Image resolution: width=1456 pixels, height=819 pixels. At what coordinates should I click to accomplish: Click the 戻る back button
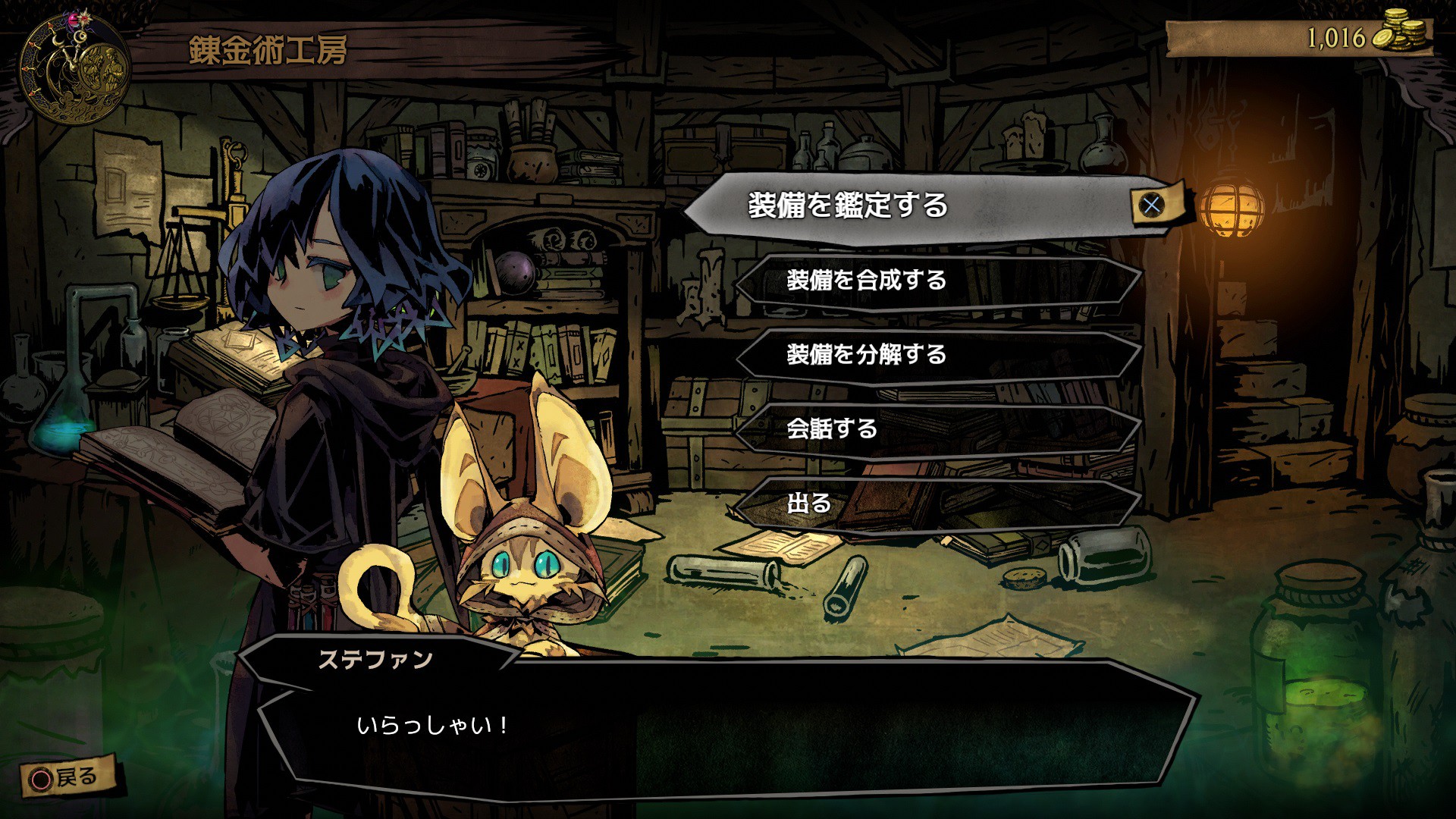67,777
